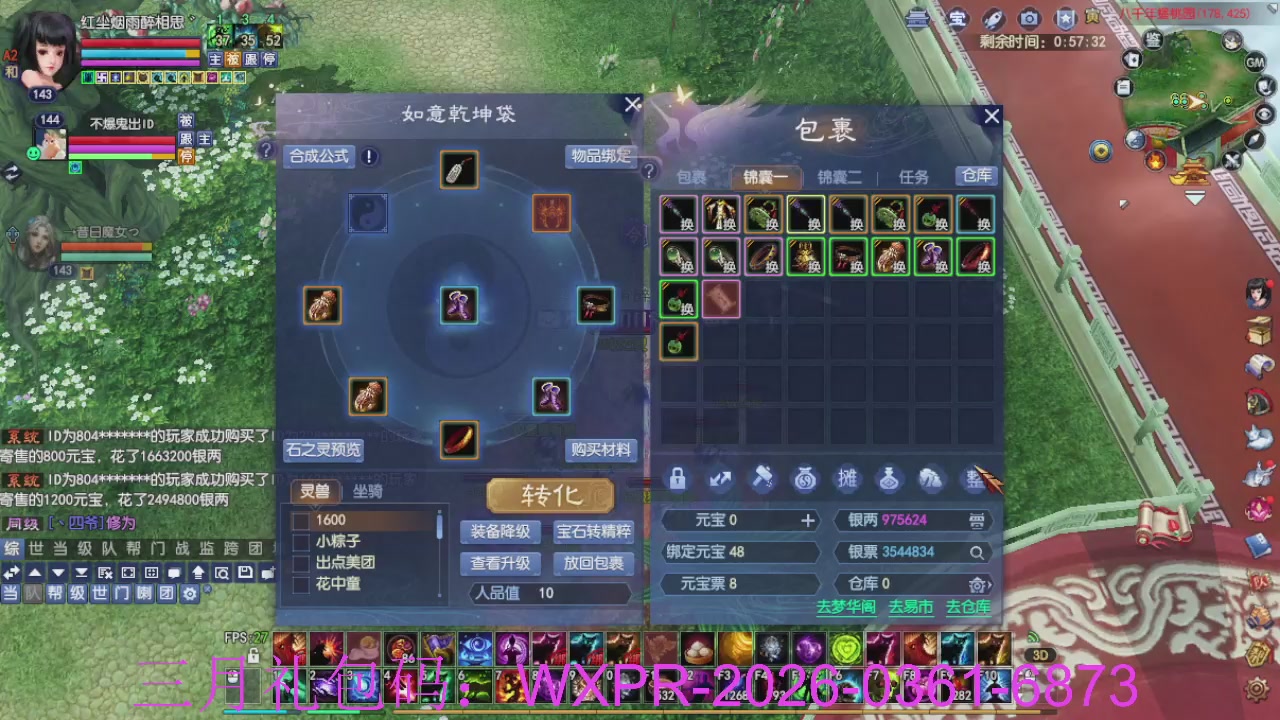Click the magnifier icon beside 银票 amount

pos(977,551)
